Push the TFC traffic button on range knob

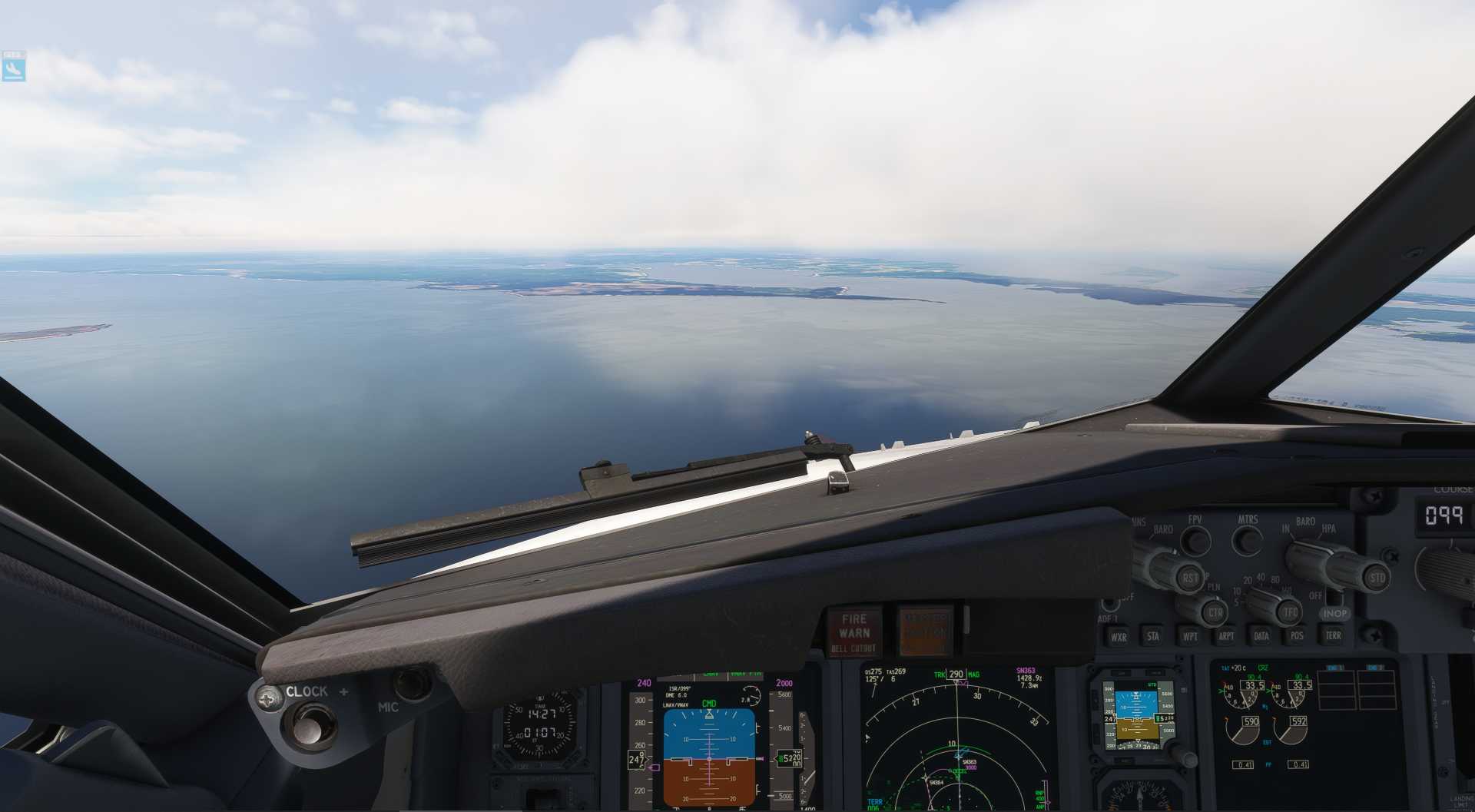(x=1289, y=612)
